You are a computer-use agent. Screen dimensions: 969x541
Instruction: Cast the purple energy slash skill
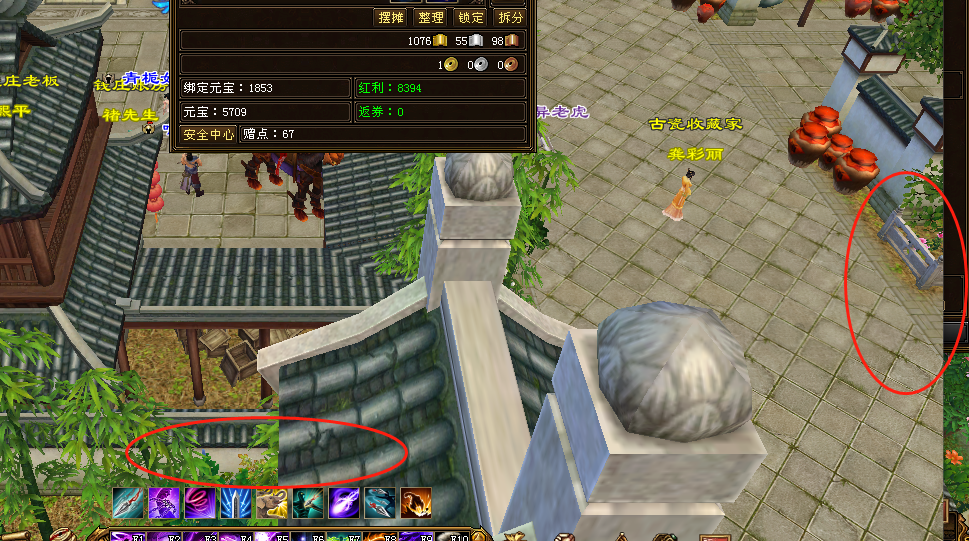(343, 503)
